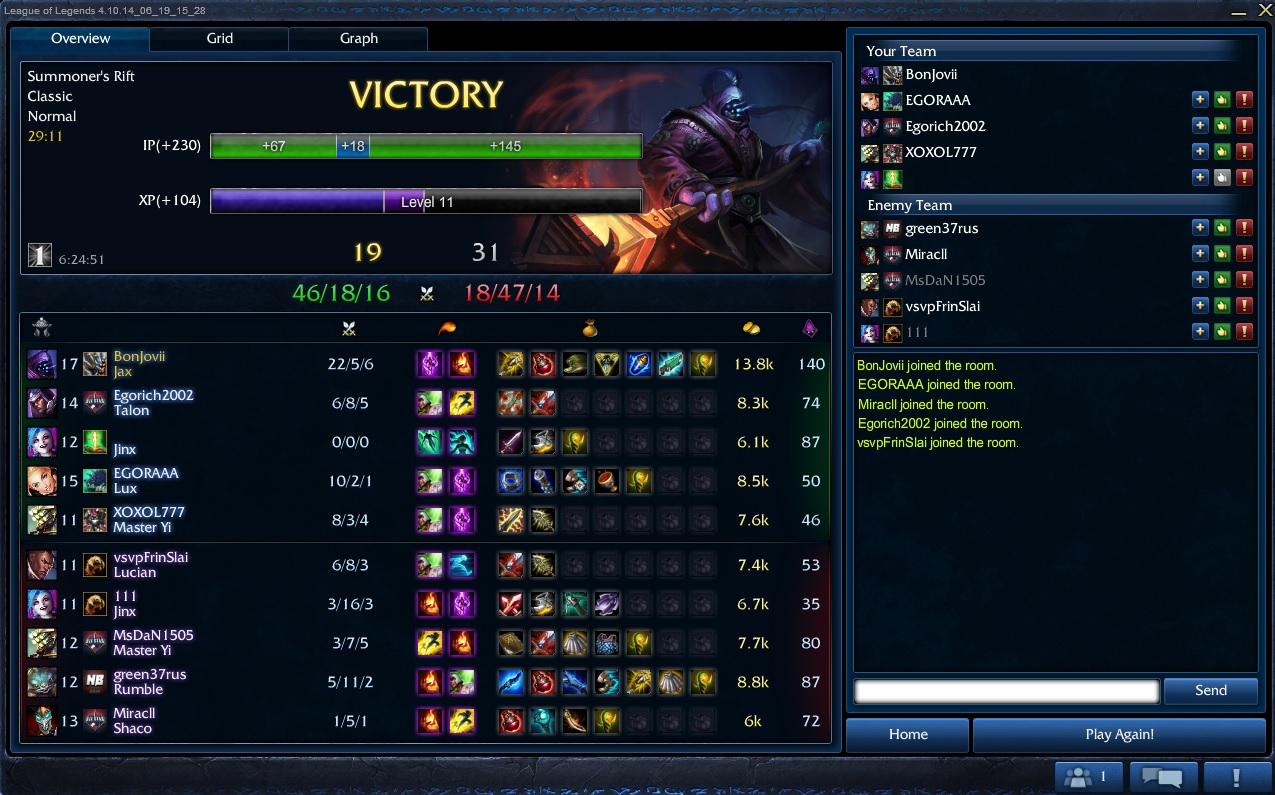Open the exclamation mark notifications button
The image size is (1275, 795).
(1237, 776)
